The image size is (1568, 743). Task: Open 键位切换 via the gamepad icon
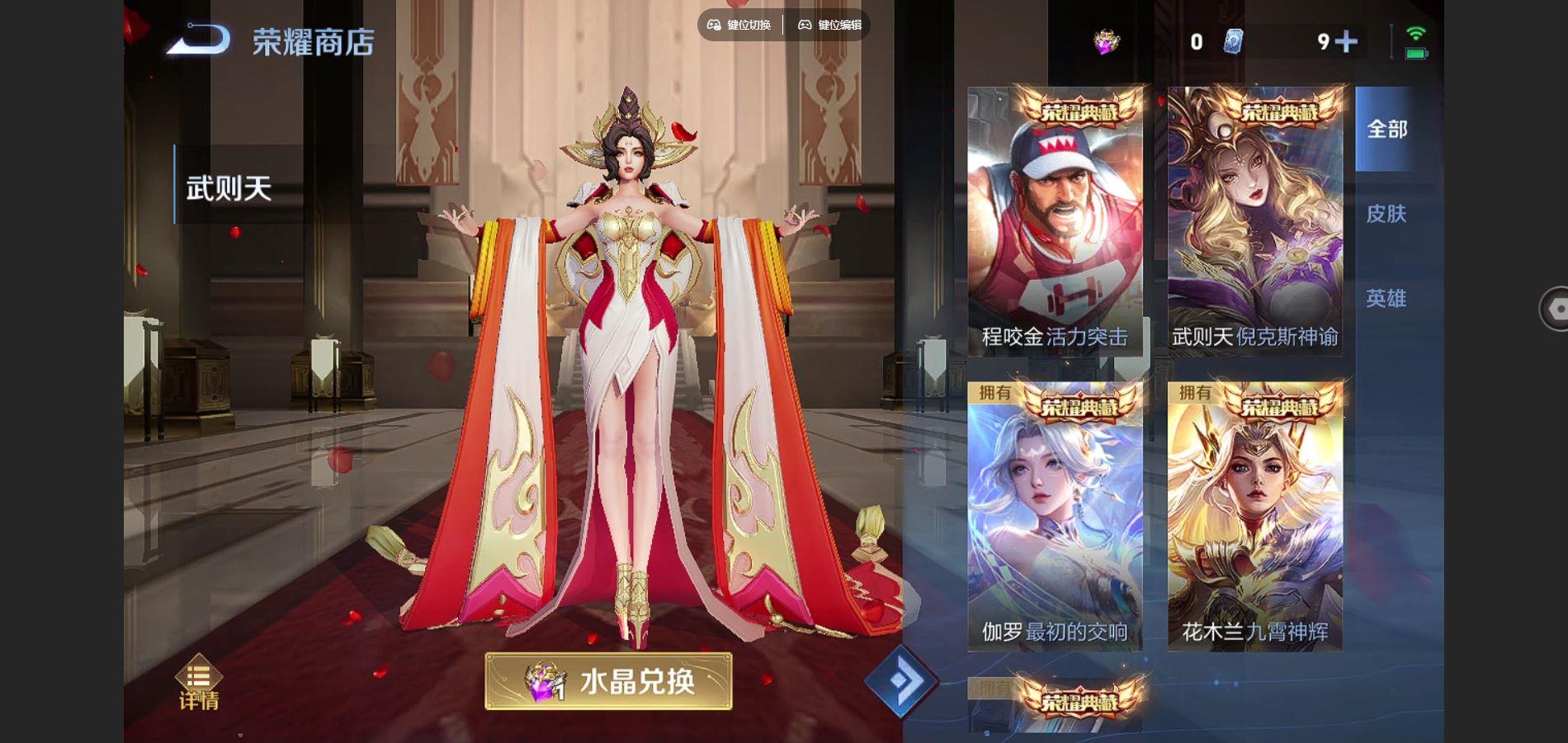pyautogui.click(x=739, y=25)
